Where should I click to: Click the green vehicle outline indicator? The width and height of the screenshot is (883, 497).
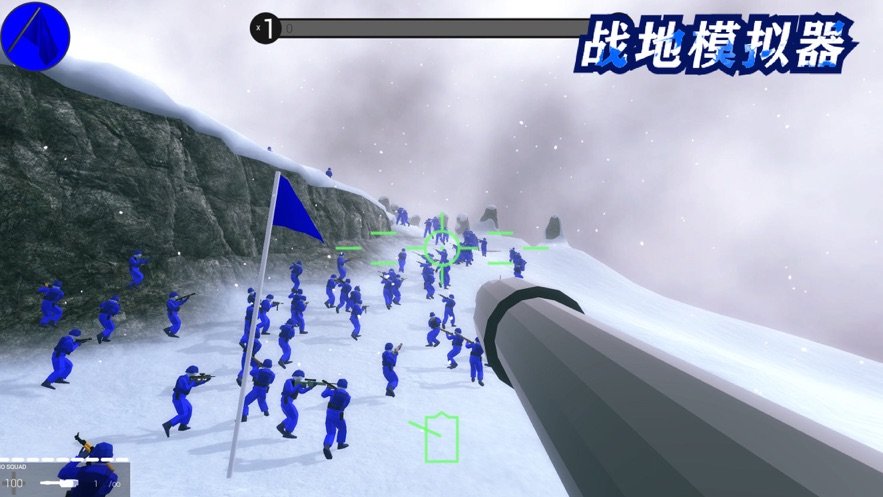440,437
